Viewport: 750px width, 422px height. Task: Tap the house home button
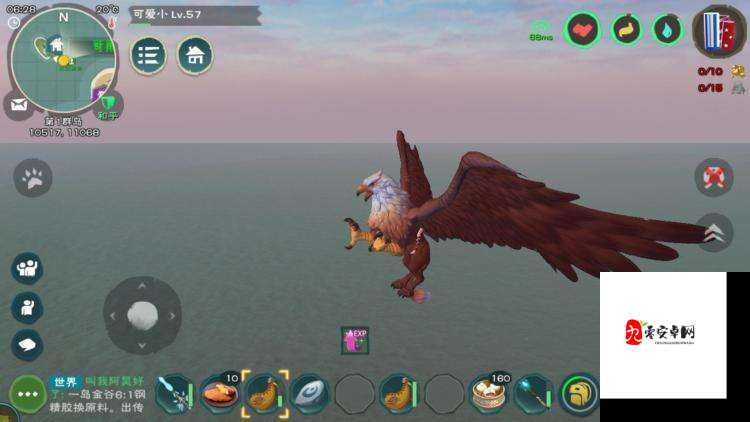[x=194, y=55]
